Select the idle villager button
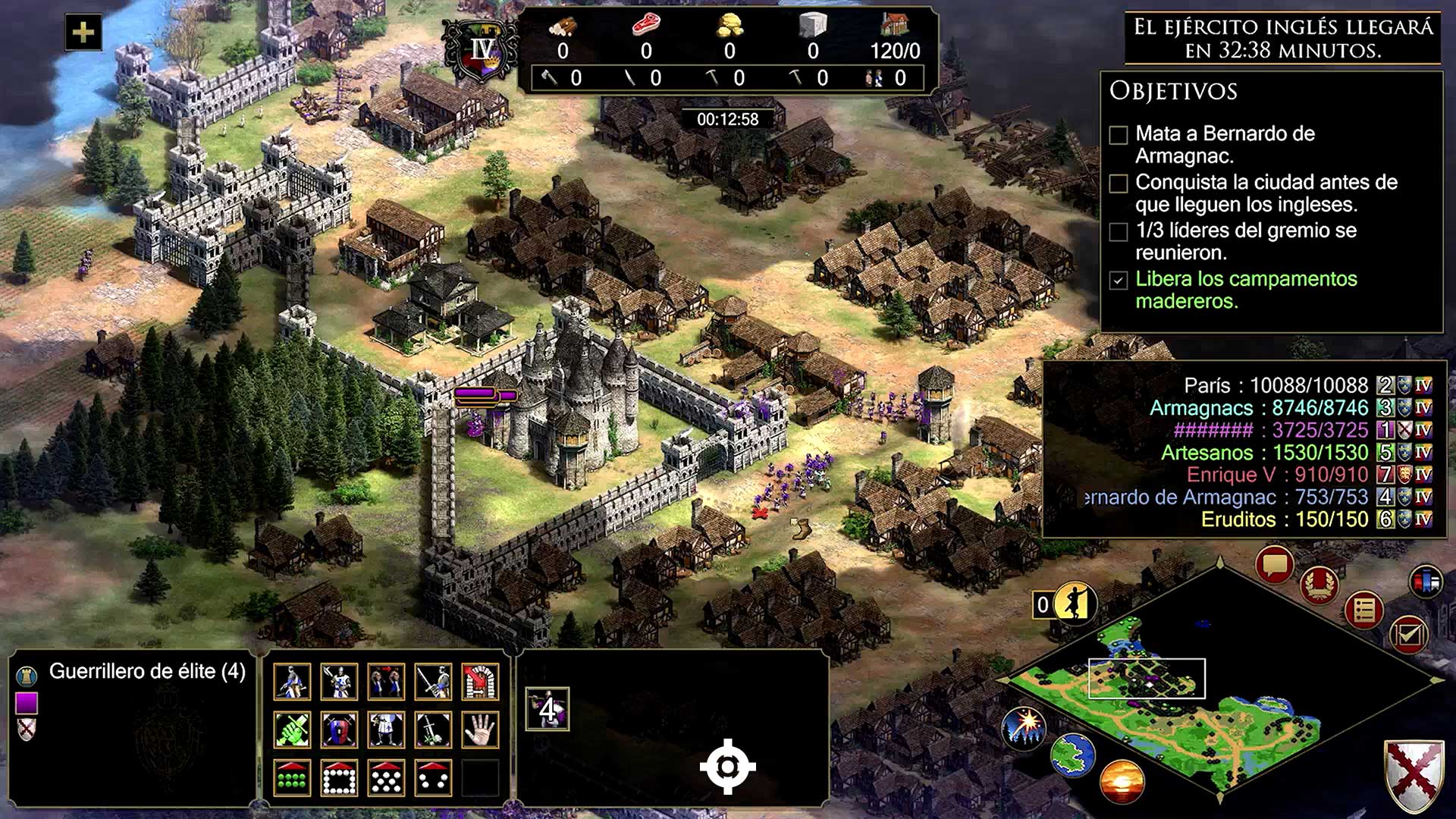1456x819 pixels. click(1072, 604)
